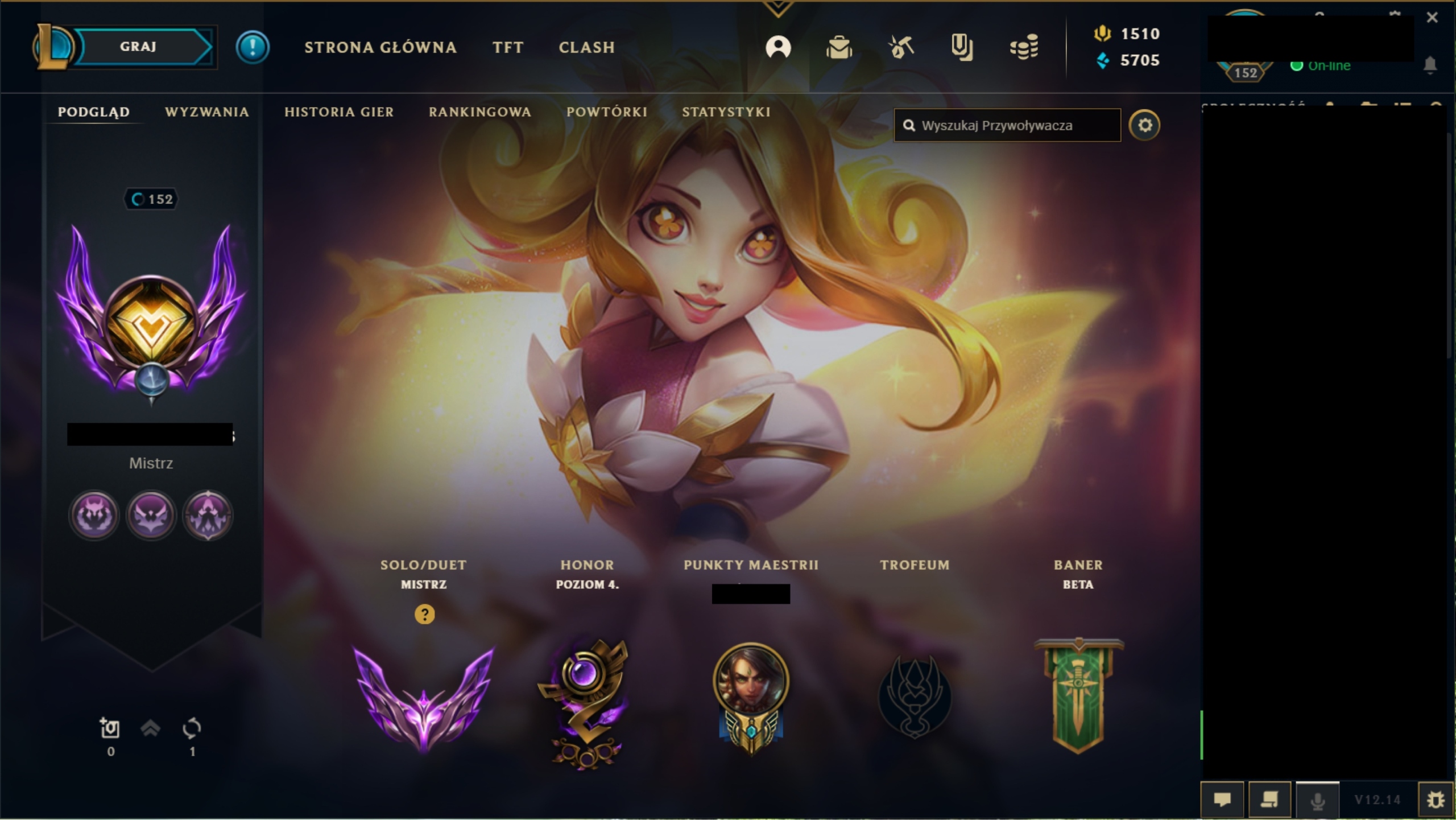Viewport: 1456px width, 820px height.
Task: Open the CLASH menu
Action: click(x=586, y=48)
